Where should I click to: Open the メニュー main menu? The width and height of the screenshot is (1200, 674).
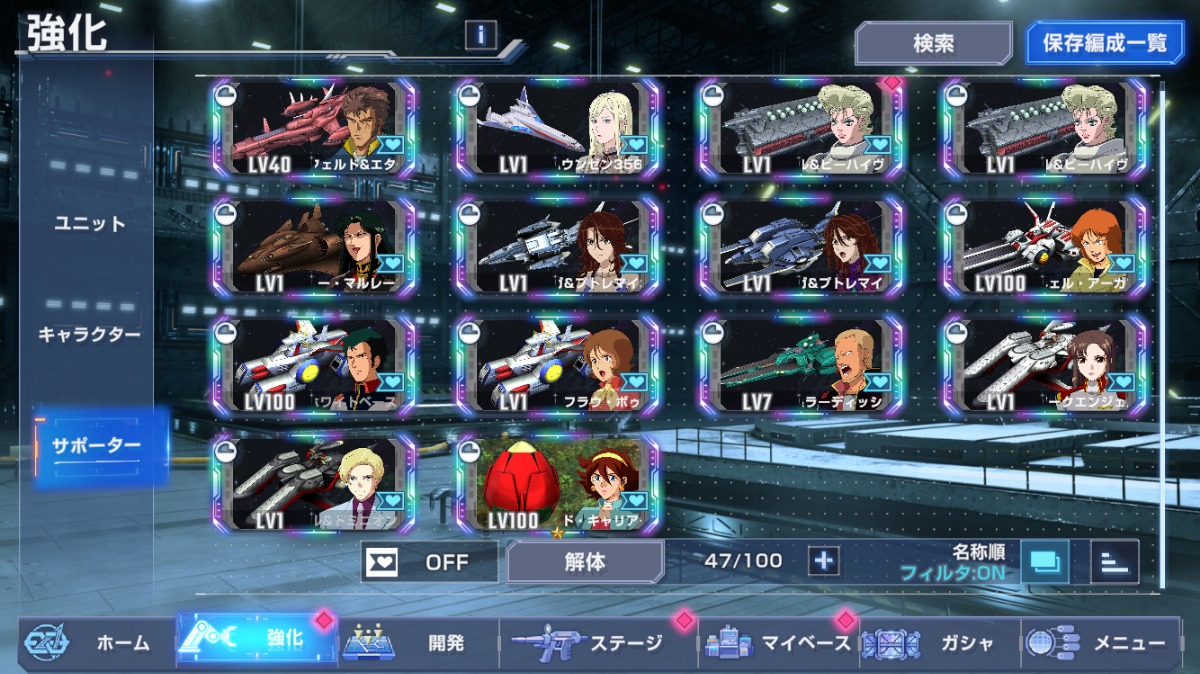pyautogui.click(x=1108, y=643)
